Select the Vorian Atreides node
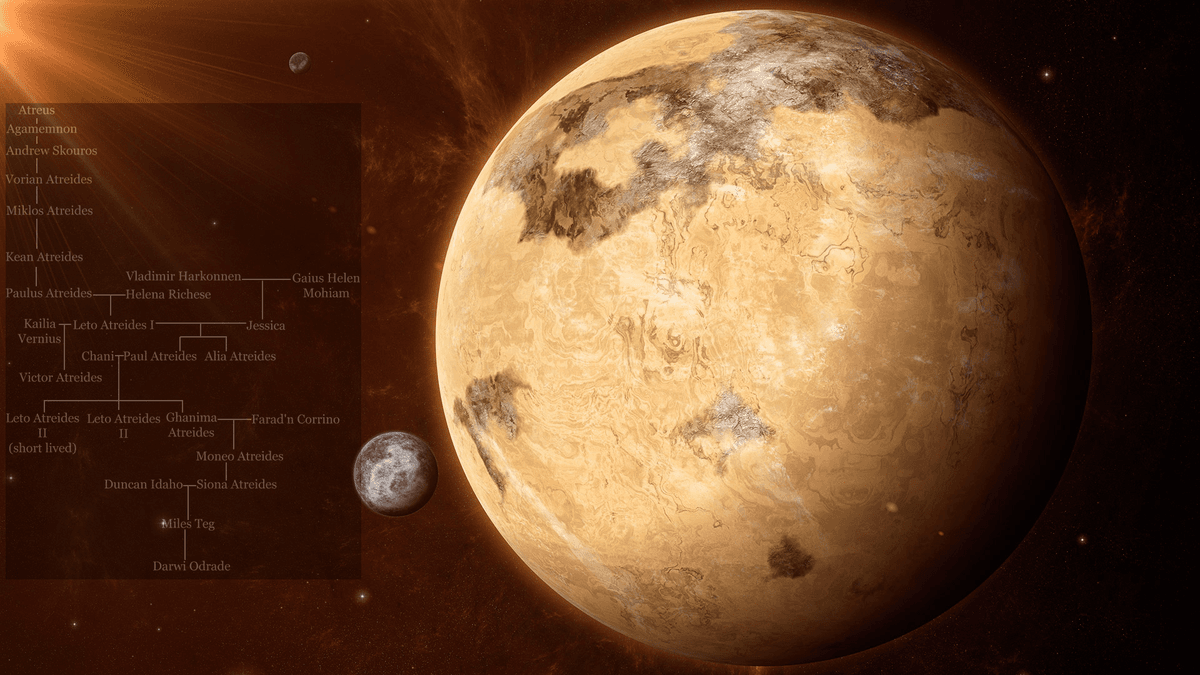The width and height of the screenshot is (1200, 675). 49,180
